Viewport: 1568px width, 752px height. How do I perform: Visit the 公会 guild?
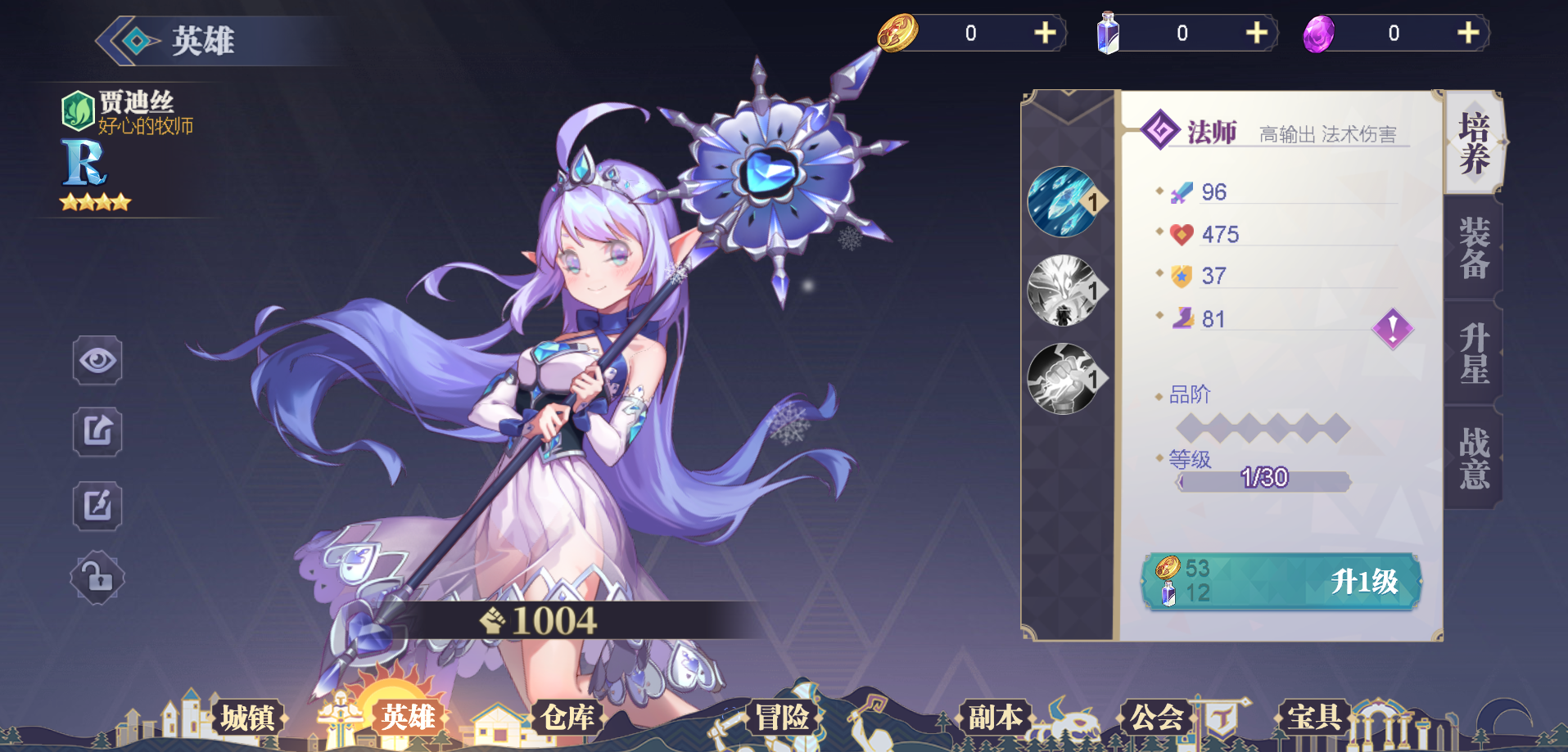pyautogui.click(x=1156, y=718)
